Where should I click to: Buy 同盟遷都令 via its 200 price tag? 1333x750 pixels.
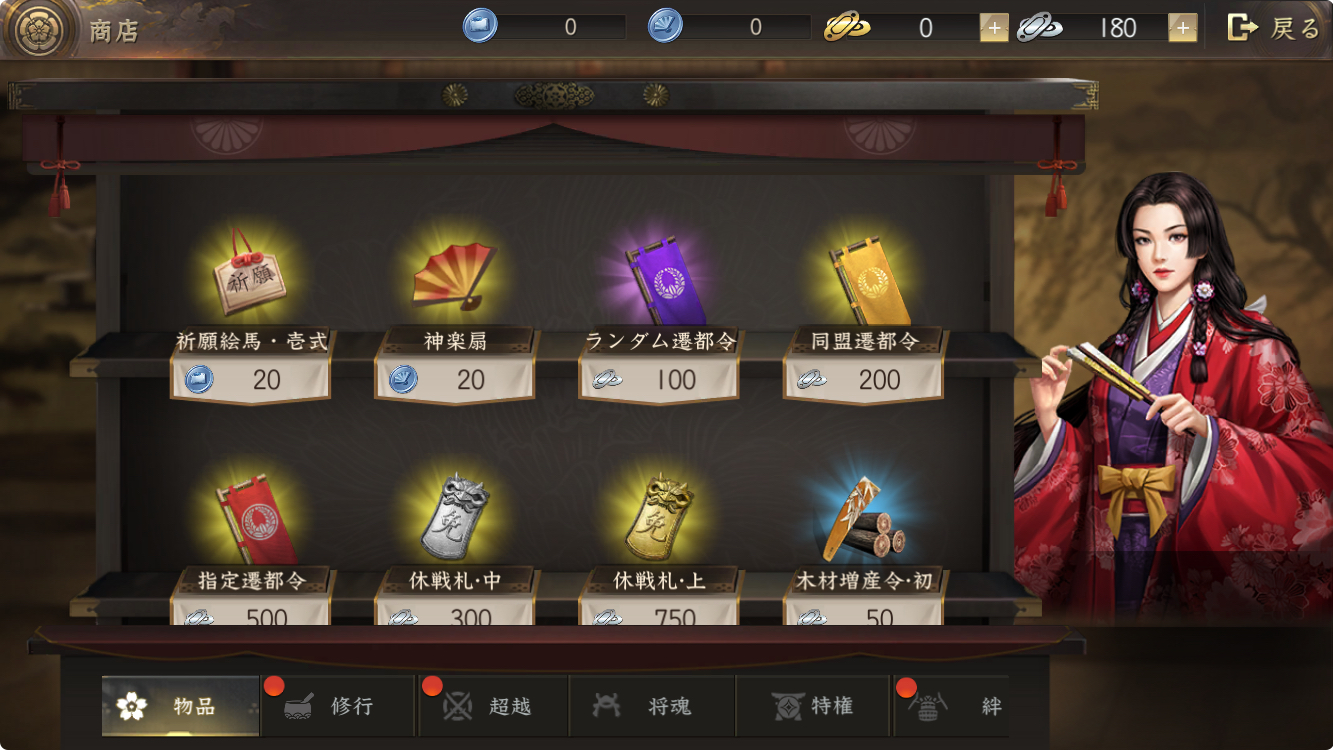(862, 380)
